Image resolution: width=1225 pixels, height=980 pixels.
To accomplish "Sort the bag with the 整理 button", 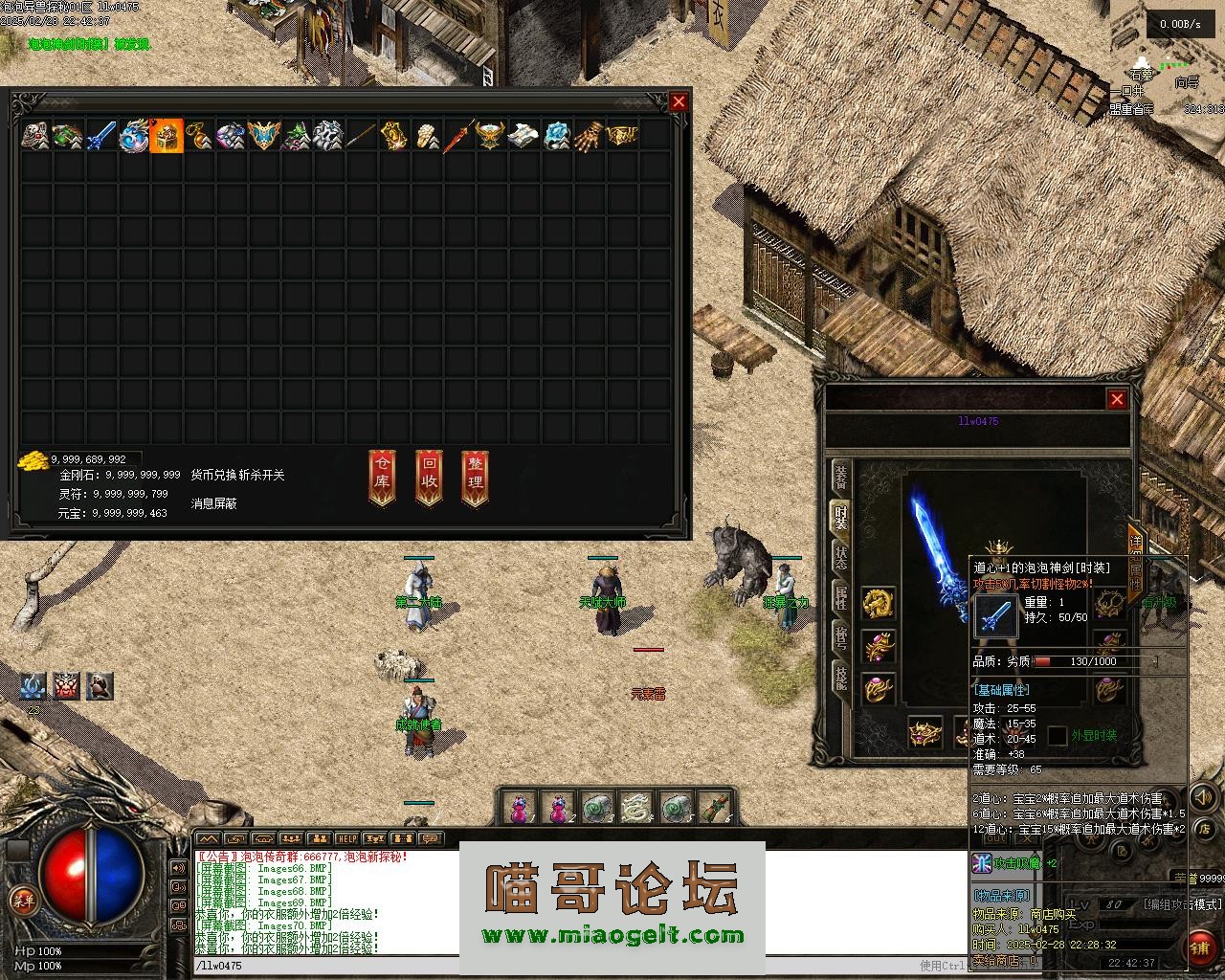I will tap(476, 476).
